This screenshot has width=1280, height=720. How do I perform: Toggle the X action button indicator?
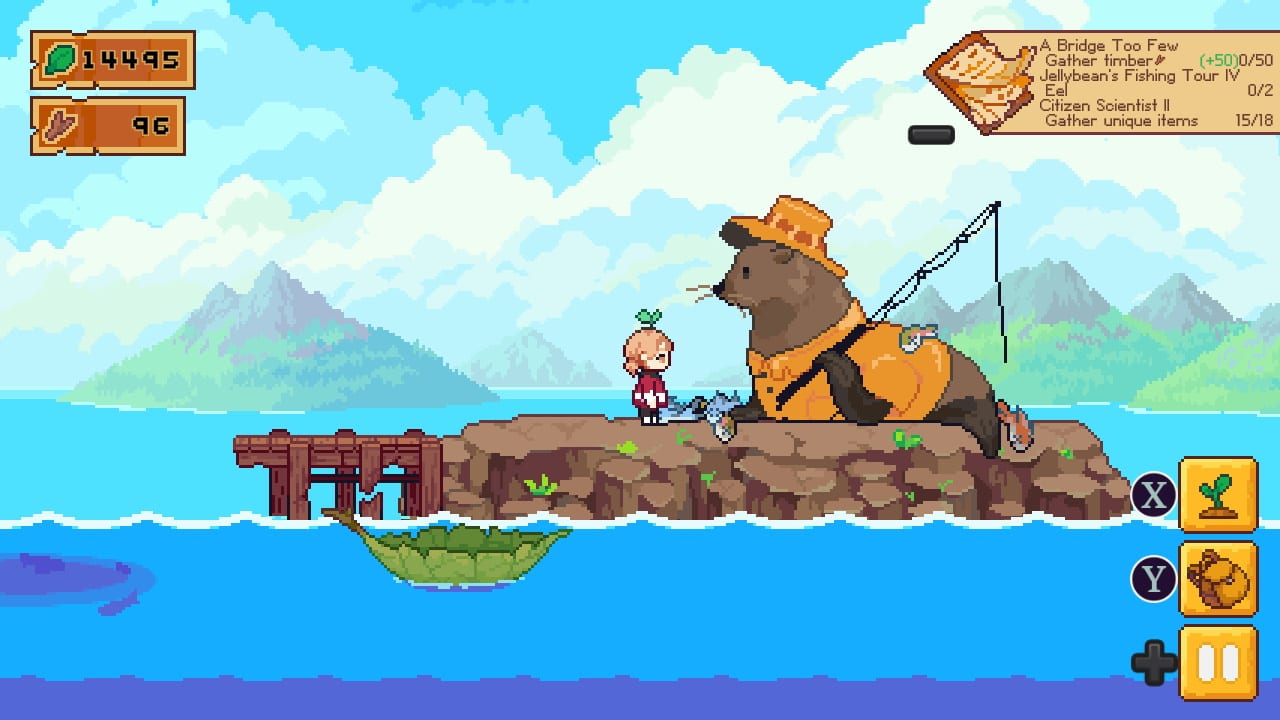point(1153,493)
